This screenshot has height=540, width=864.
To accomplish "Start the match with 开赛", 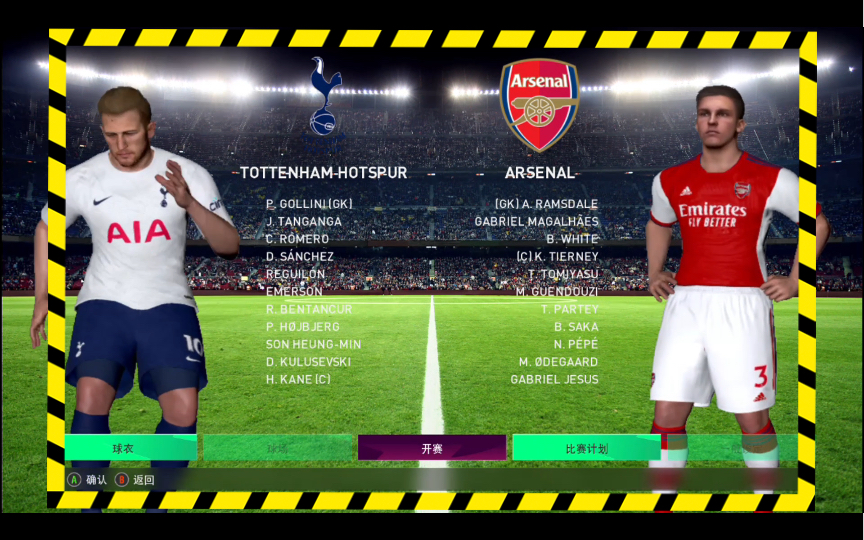I will [x=431, y=448].
